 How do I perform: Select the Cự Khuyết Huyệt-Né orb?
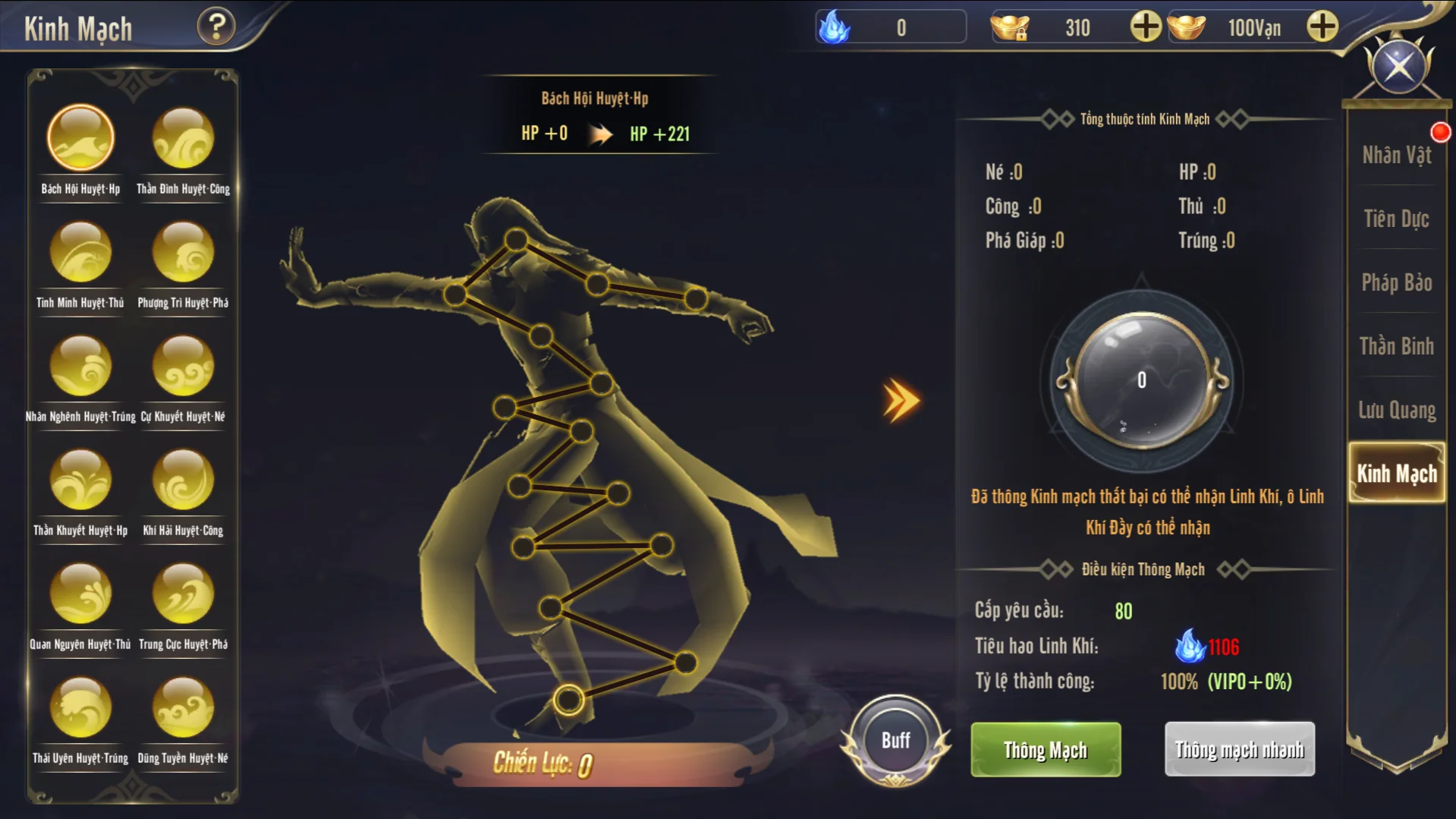click(183, 367)
